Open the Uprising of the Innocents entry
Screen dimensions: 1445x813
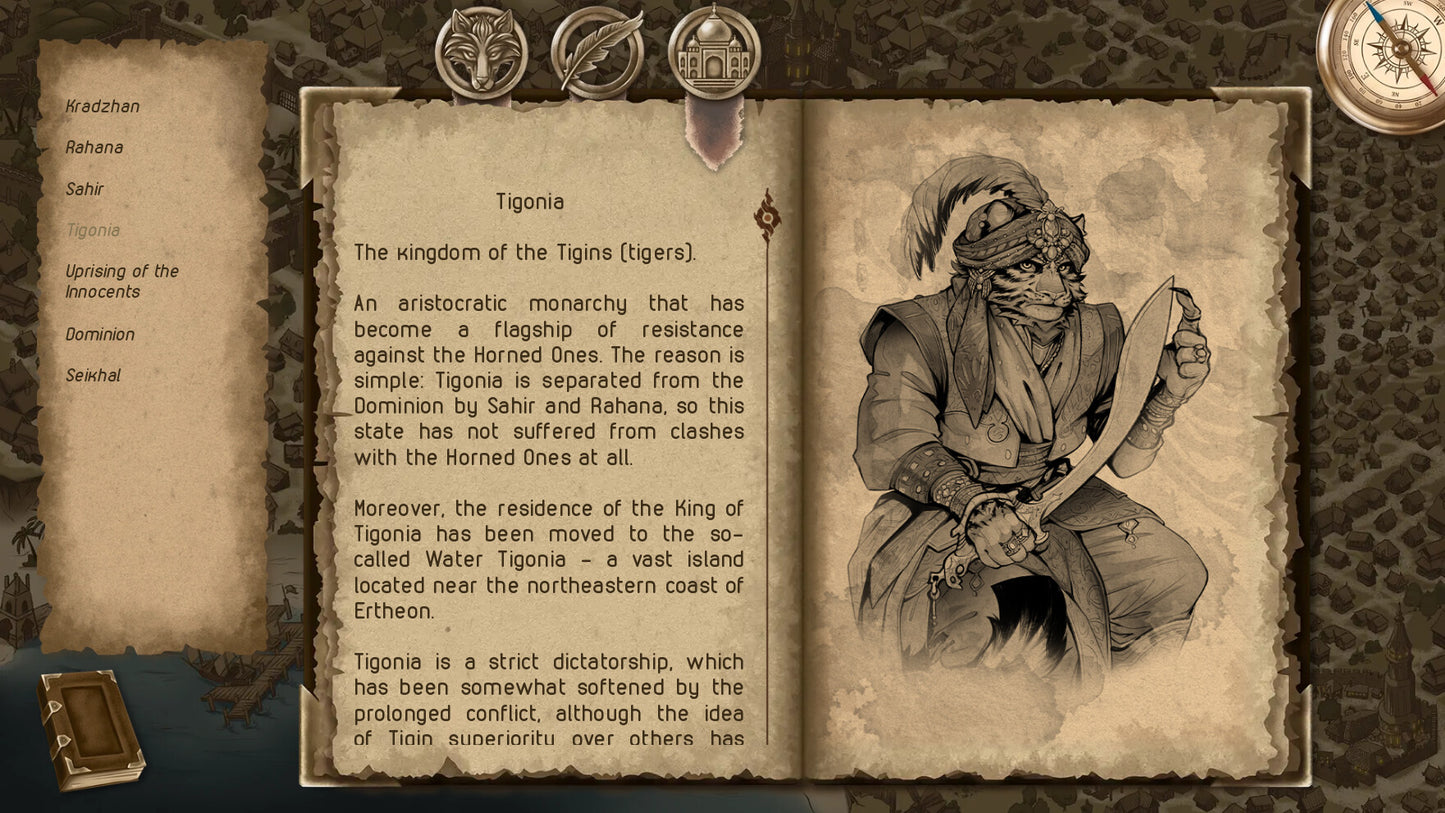tap(122, 281)
